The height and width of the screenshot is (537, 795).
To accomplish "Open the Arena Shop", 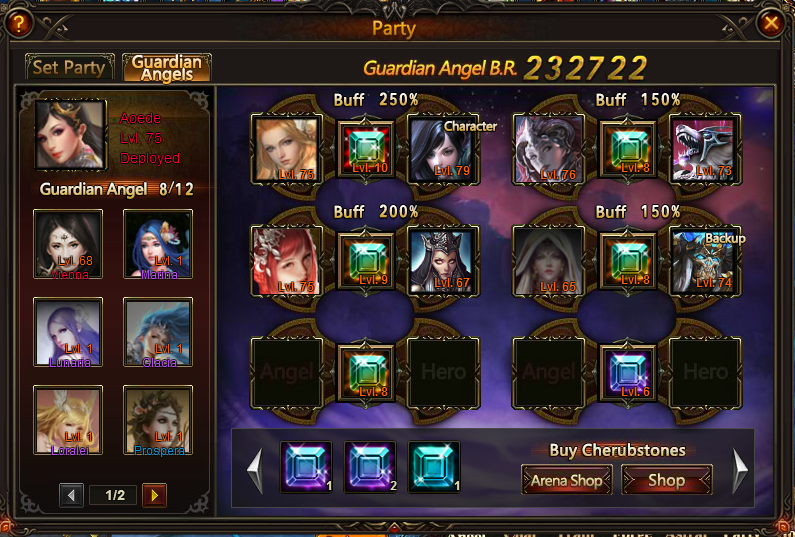I will pos(567,481).
